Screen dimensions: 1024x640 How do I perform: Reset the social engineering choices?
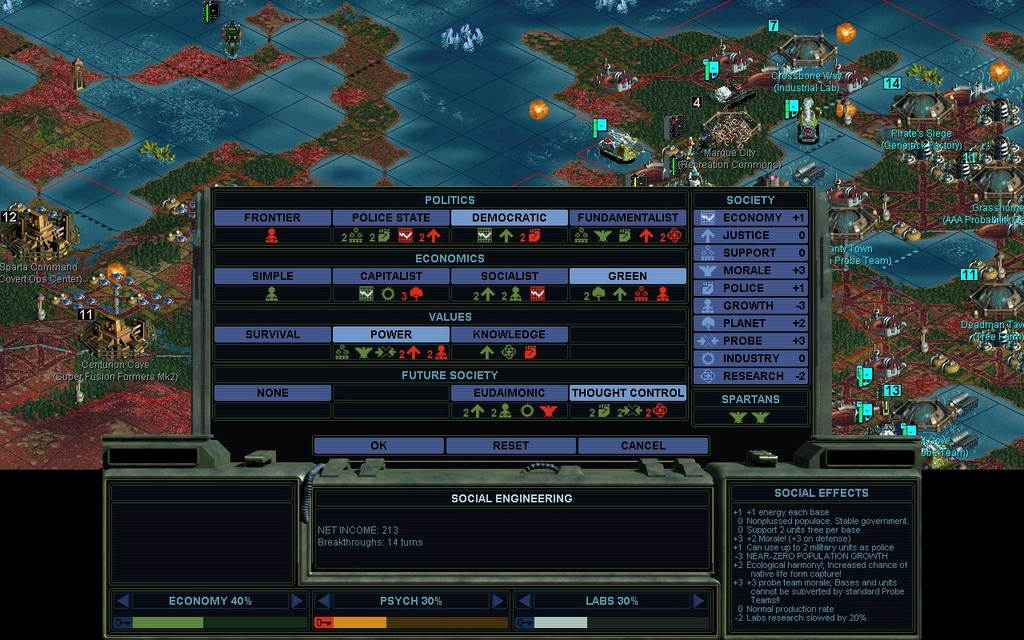[511, 446]
